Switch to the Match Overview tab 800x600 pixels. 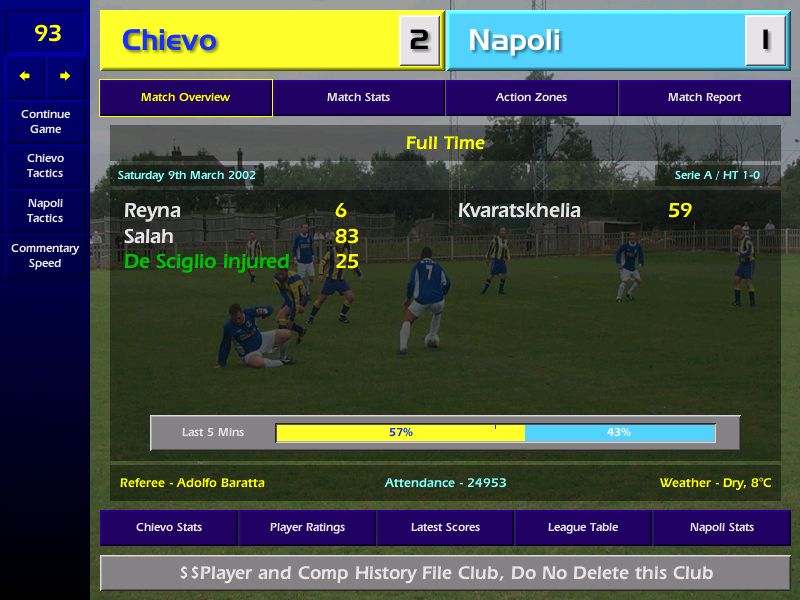pos(185,98)
